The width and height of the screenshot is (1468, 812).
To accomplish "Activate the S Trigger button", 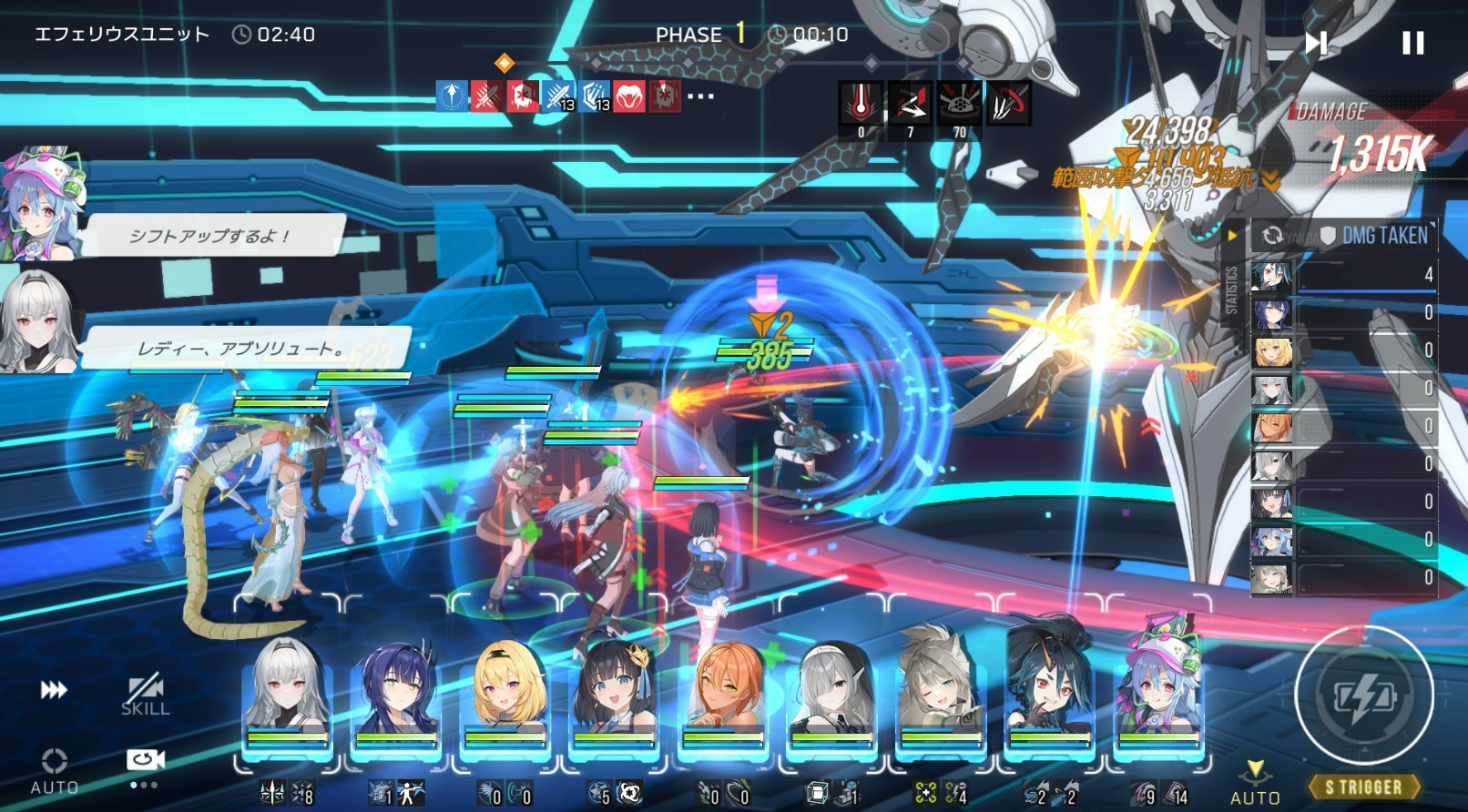I will click(1363, 787).
